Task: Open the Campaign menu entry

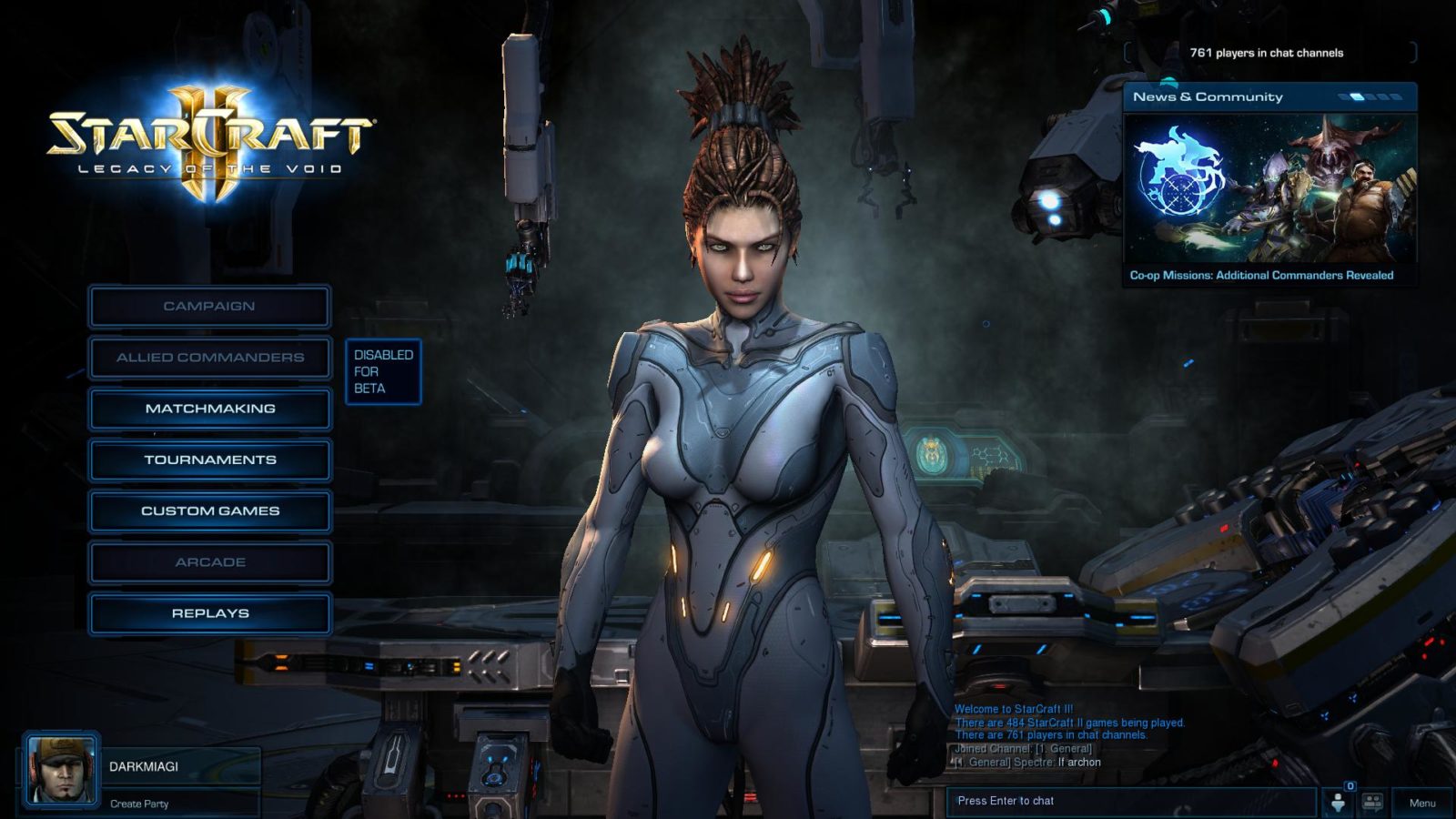Action: point(209,307)
